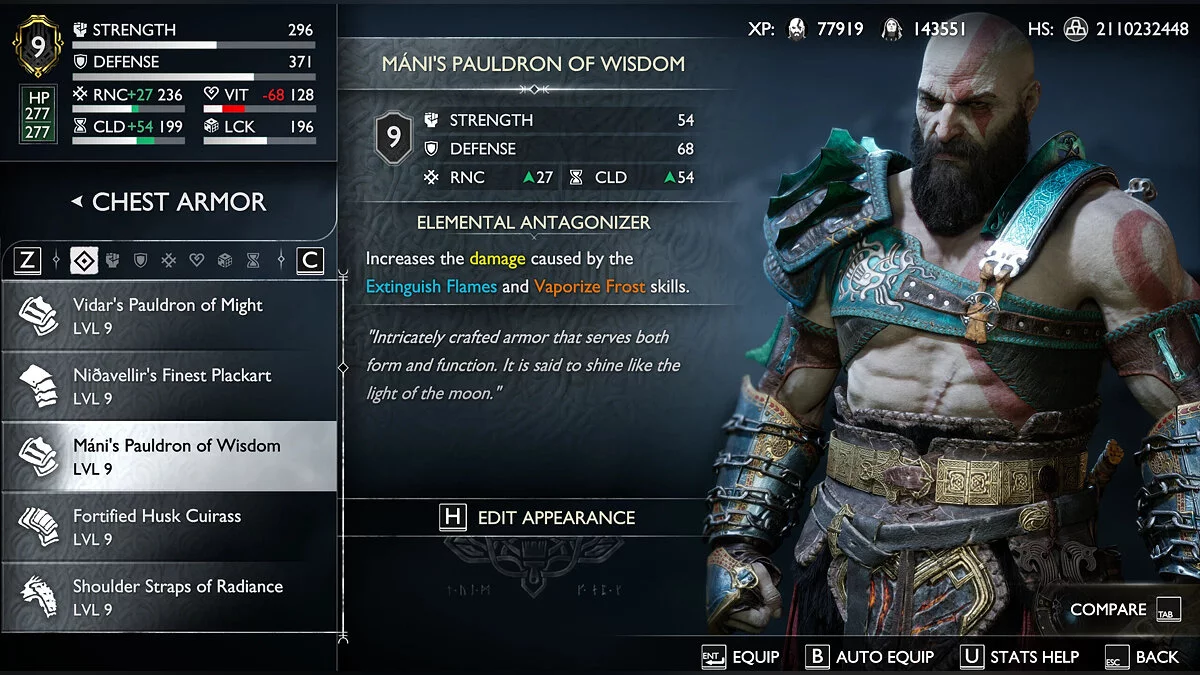Filter armor by Cooldown hourglass icon
The width and height of the screenshot is (1200, 675).
click(x=253, y=261)
